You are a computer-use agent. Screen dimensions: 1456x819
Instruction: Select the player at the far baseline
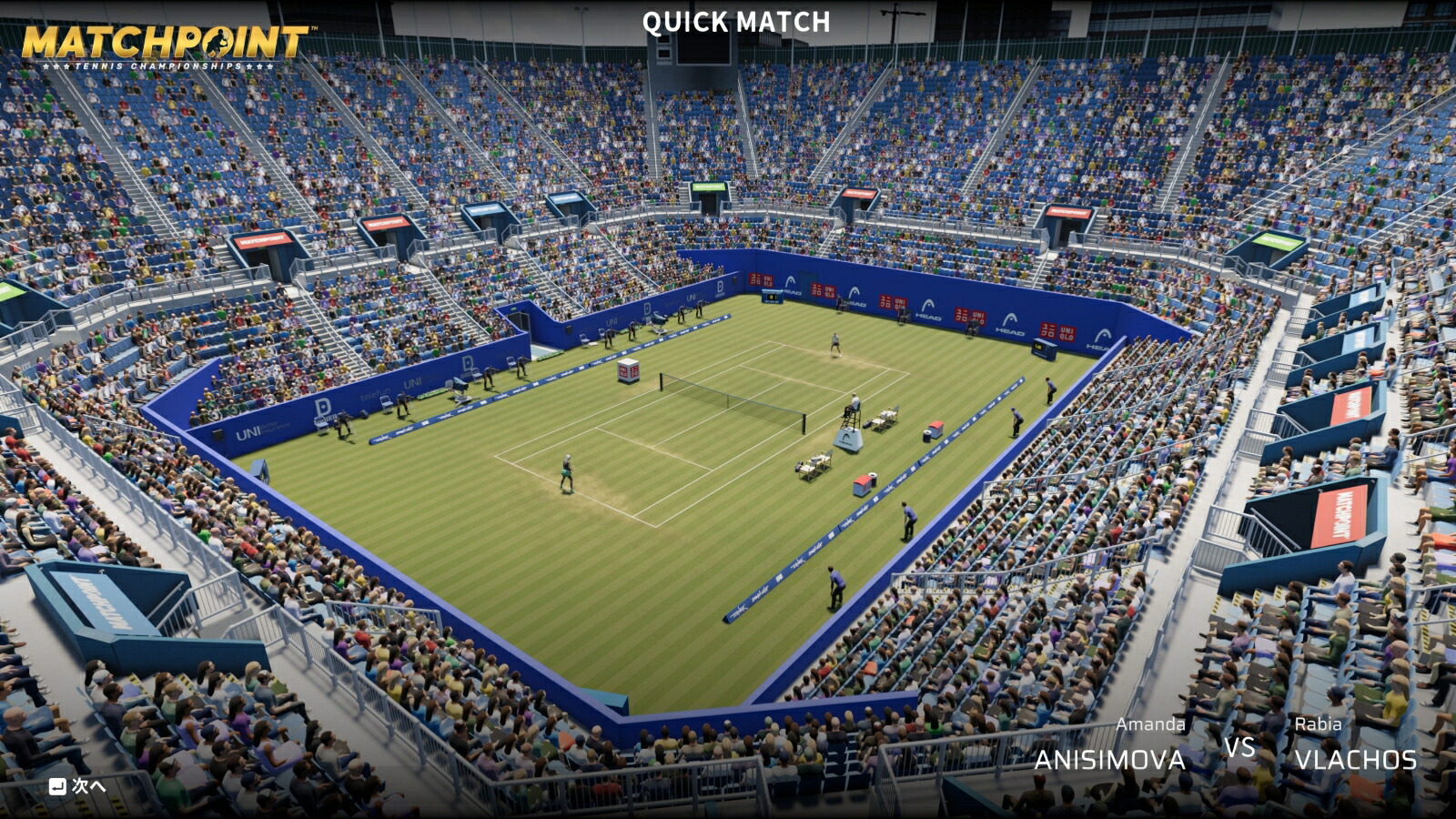[x=834, y=344]
